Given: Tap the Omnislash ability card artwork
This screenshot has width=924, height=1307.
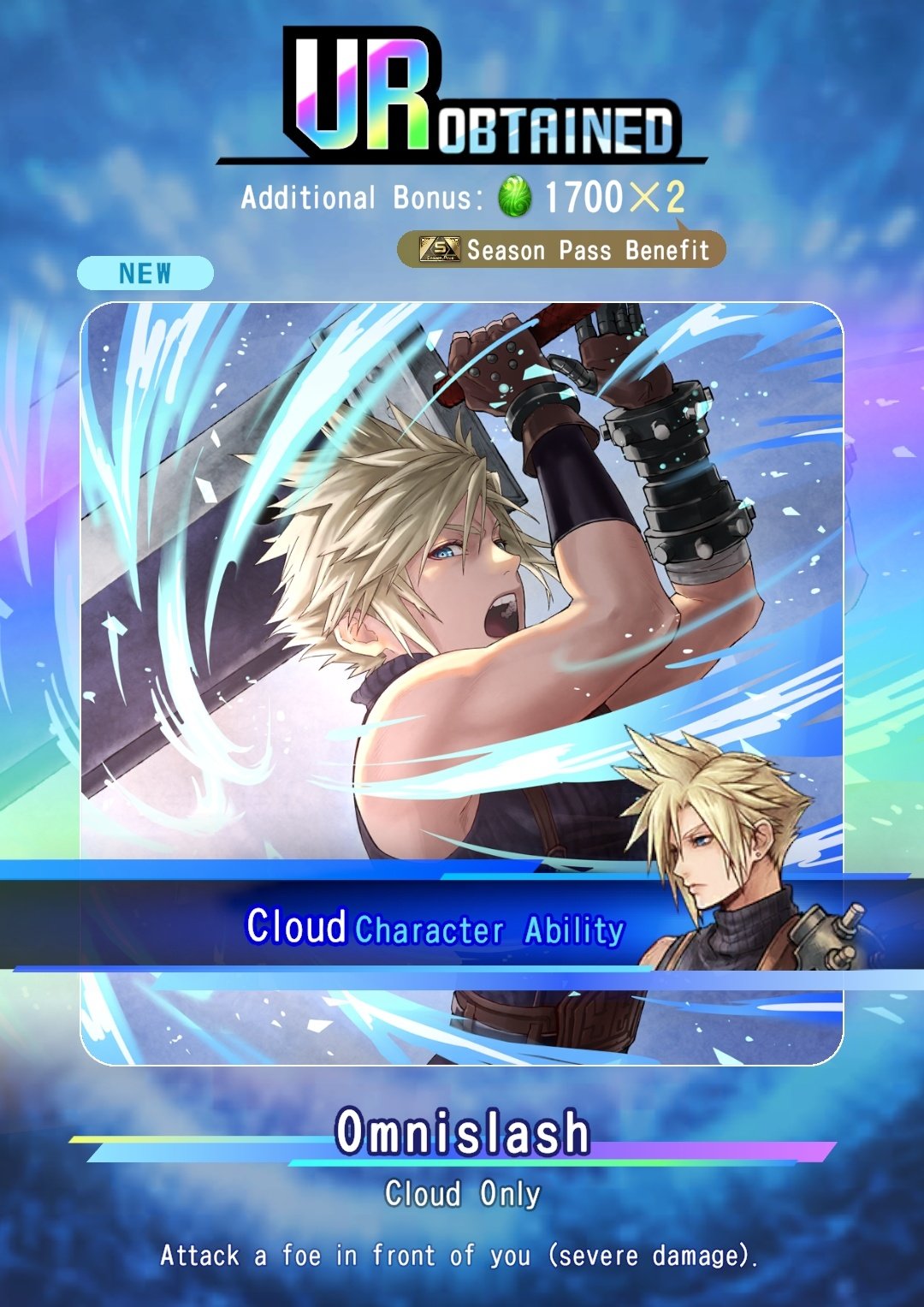Looking at the screenshot, I should (x=462, y=599).
